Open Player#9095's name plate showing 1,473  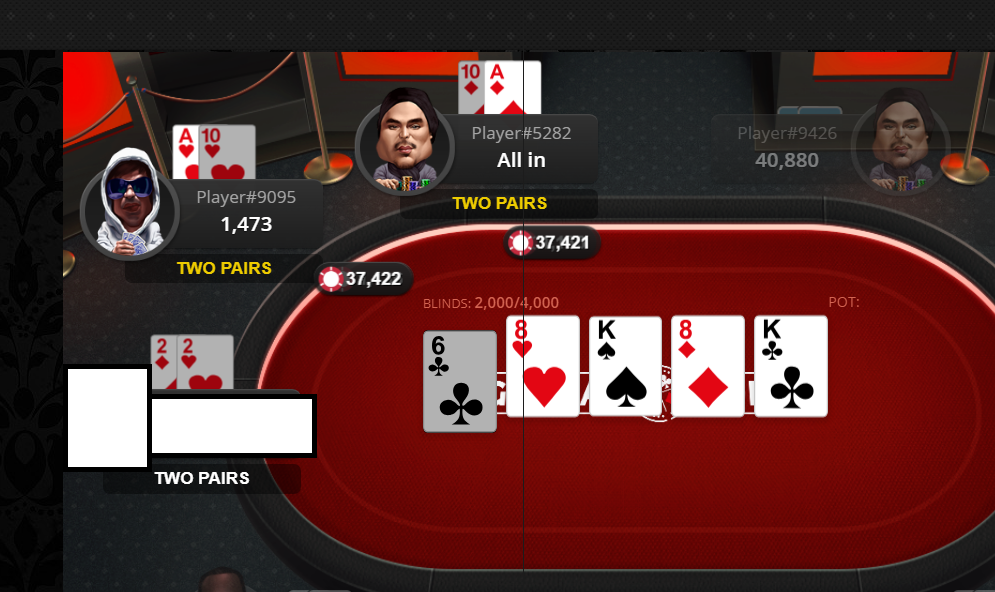246,211
